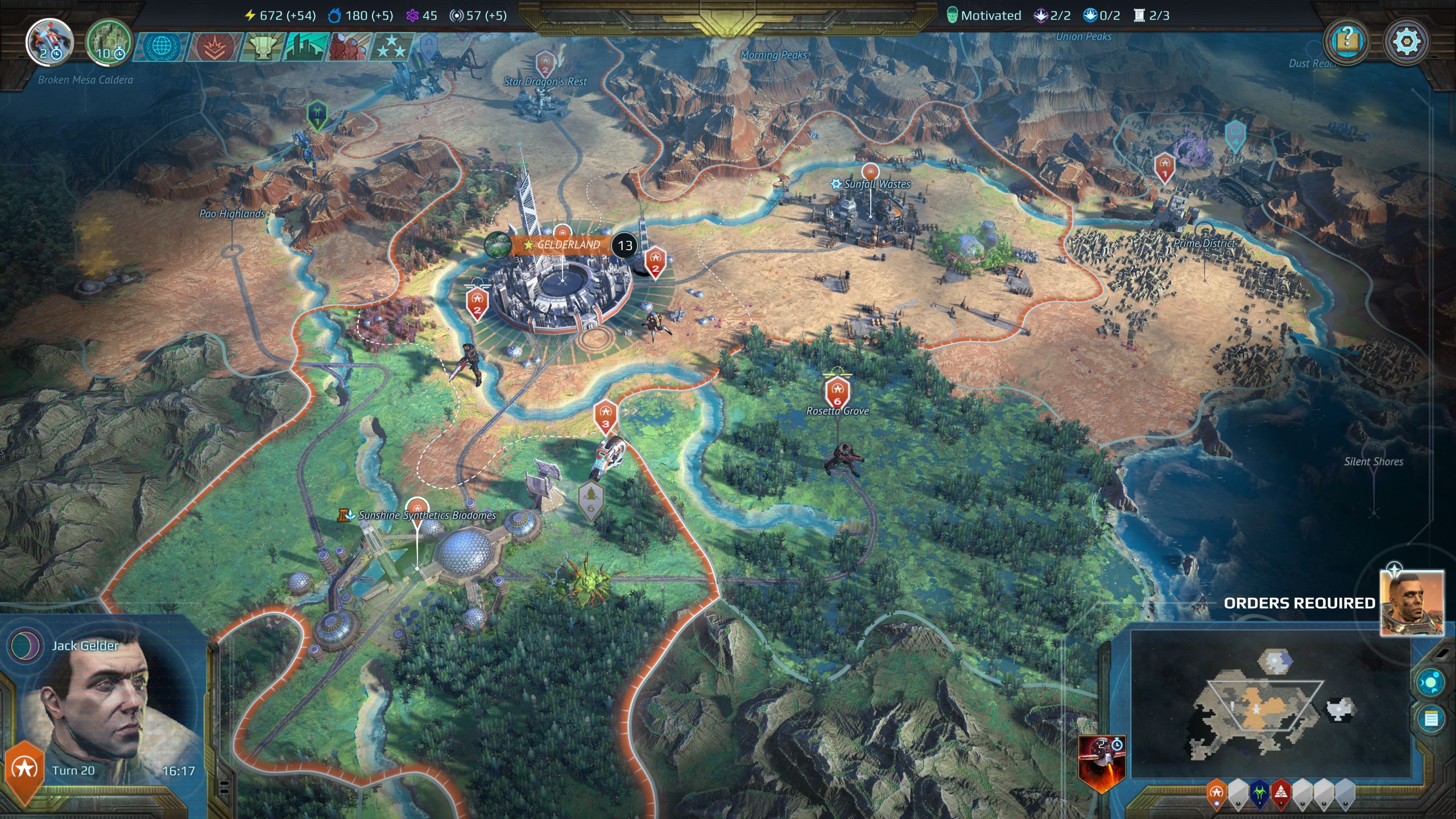
Task: Click the Sunfall Wastes sector label
Action: click(876, 184)
